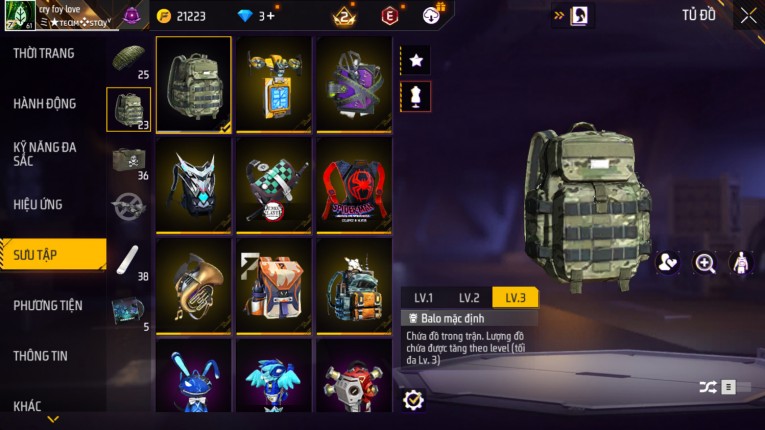Screen dimensions: 765x430
Task: Pick the golden tuba horn backpack
Action: [x=194, y=284]
